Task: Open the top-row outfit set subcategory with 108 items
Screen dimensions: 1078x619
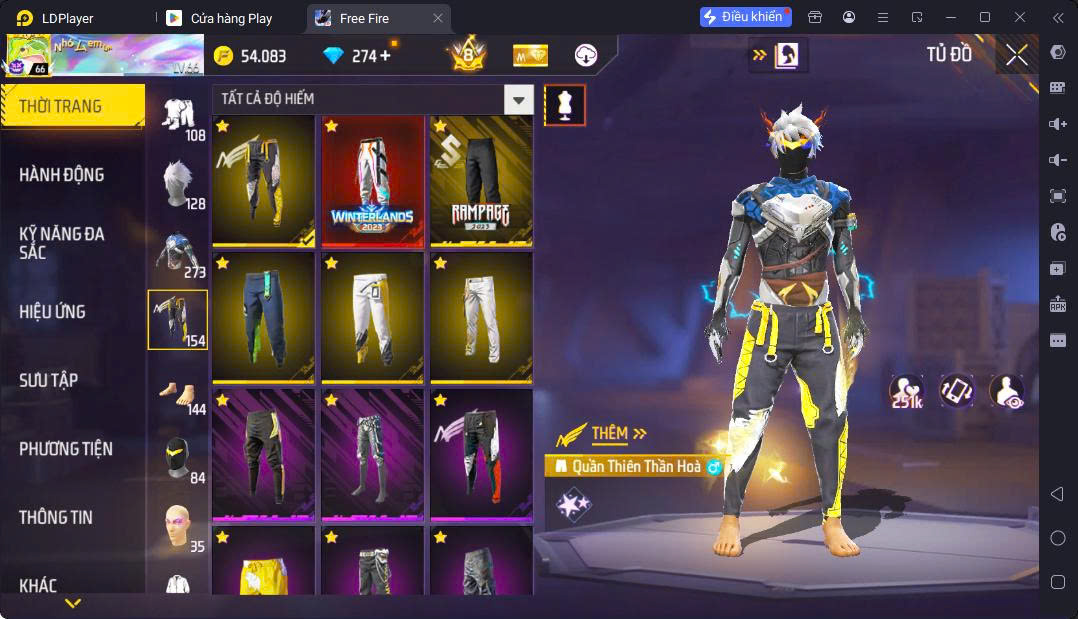Action: [x=179, y=117]
